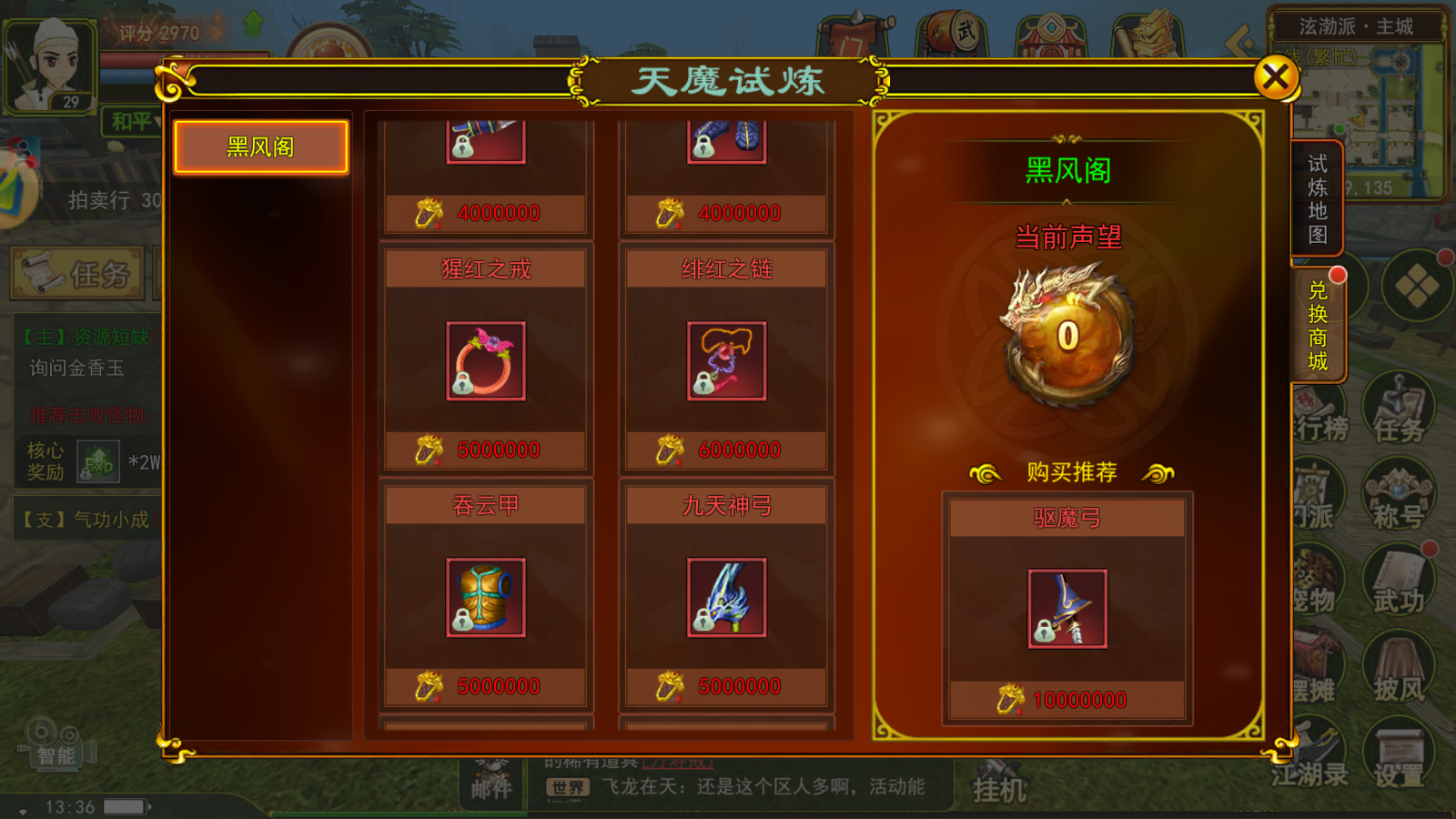Viewport: 1456px width, 819px height.
Task: Buy the recommended 驱魔弓 item
Action: [1067, 610]
